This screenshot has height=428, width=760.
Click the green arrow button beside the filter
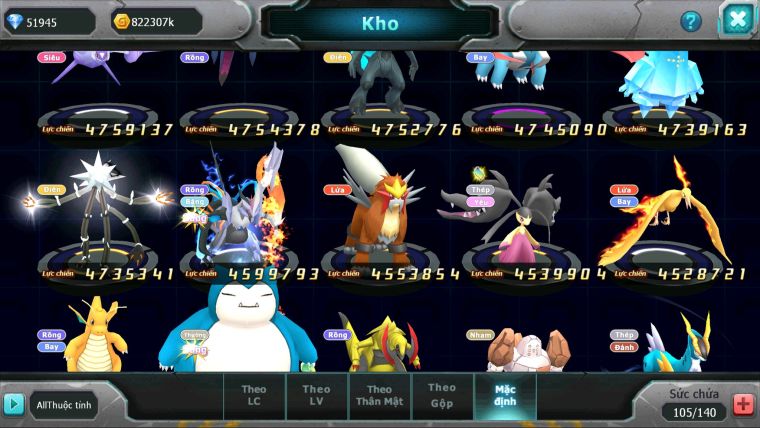point(14,404)
